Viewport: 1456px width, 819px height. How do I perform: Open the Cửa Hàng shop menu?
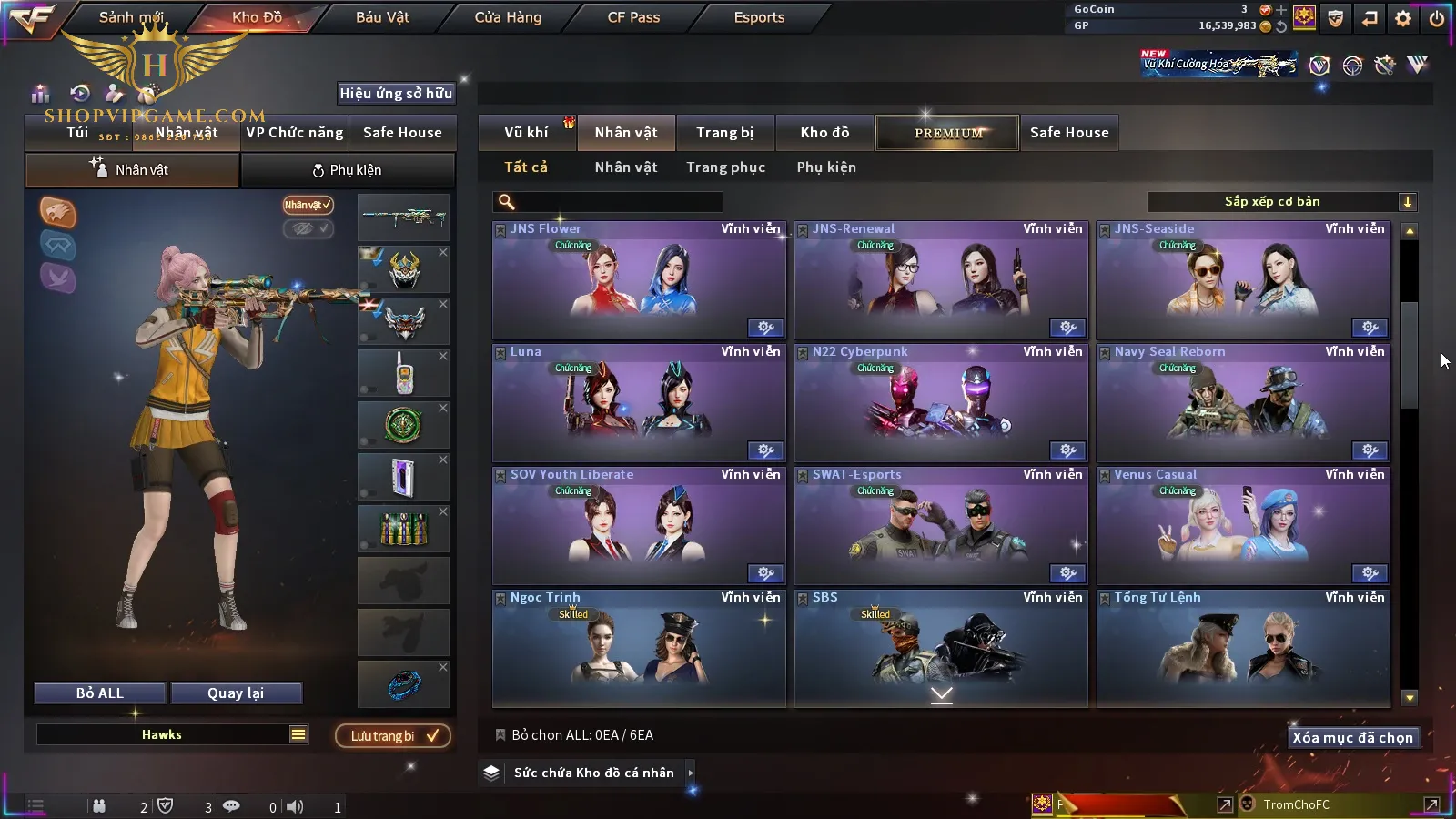508,17
